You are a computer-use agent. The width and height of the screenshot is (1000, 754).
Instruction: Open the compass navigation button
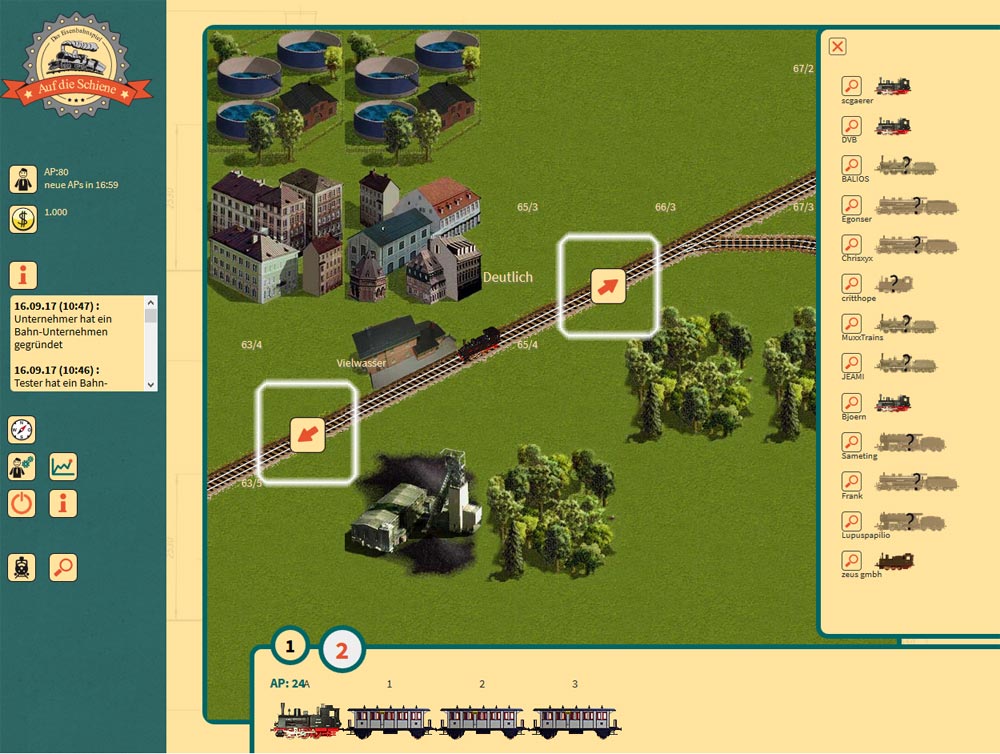point(22,430)
